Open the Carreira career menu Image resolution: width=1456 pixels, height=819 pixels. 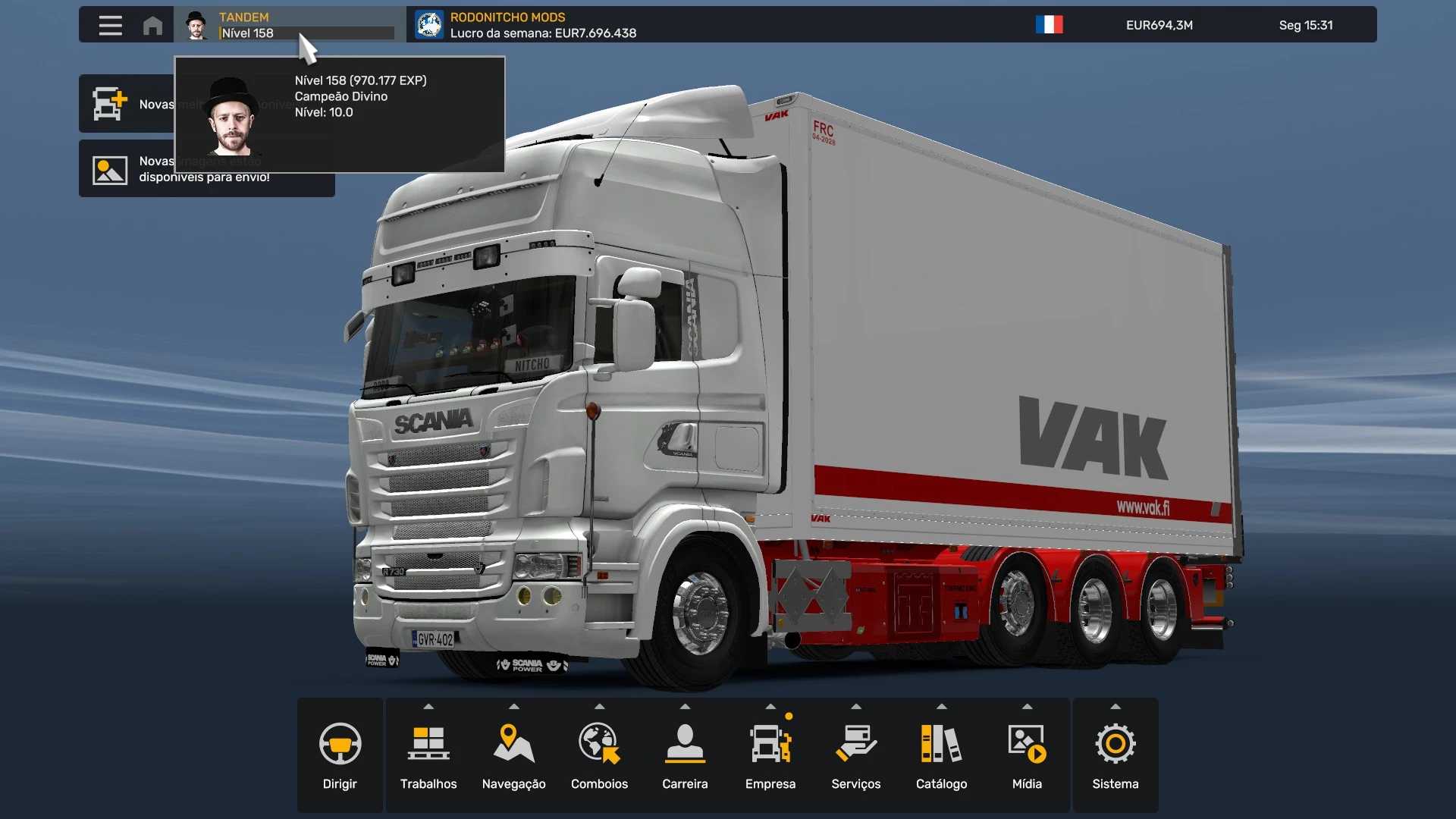tap(685, 755)
